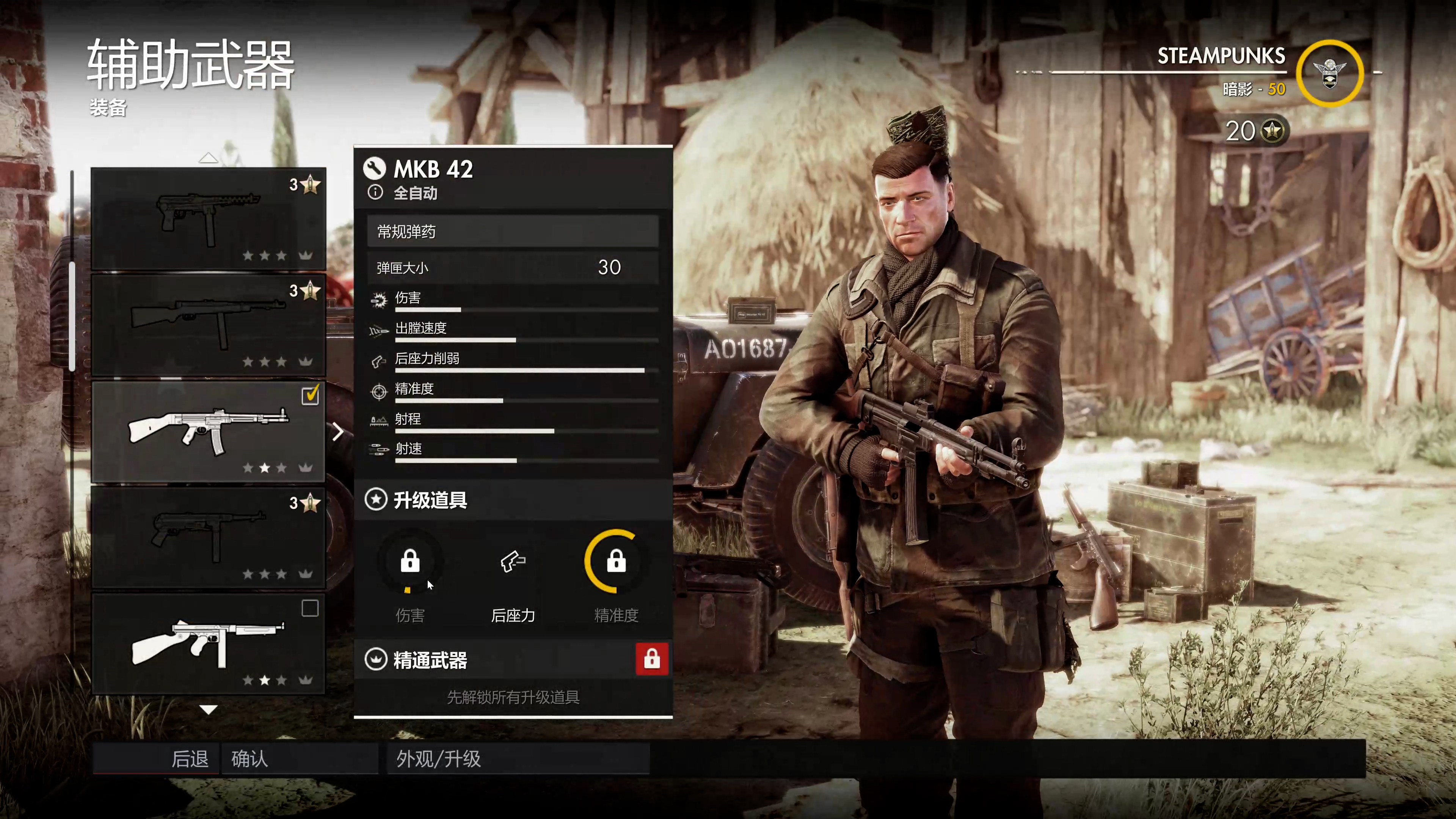Open the 常规弹药 ammo type row
Image resolution: width=1456 pixels, height=819 pixels.
click(512, 231)
